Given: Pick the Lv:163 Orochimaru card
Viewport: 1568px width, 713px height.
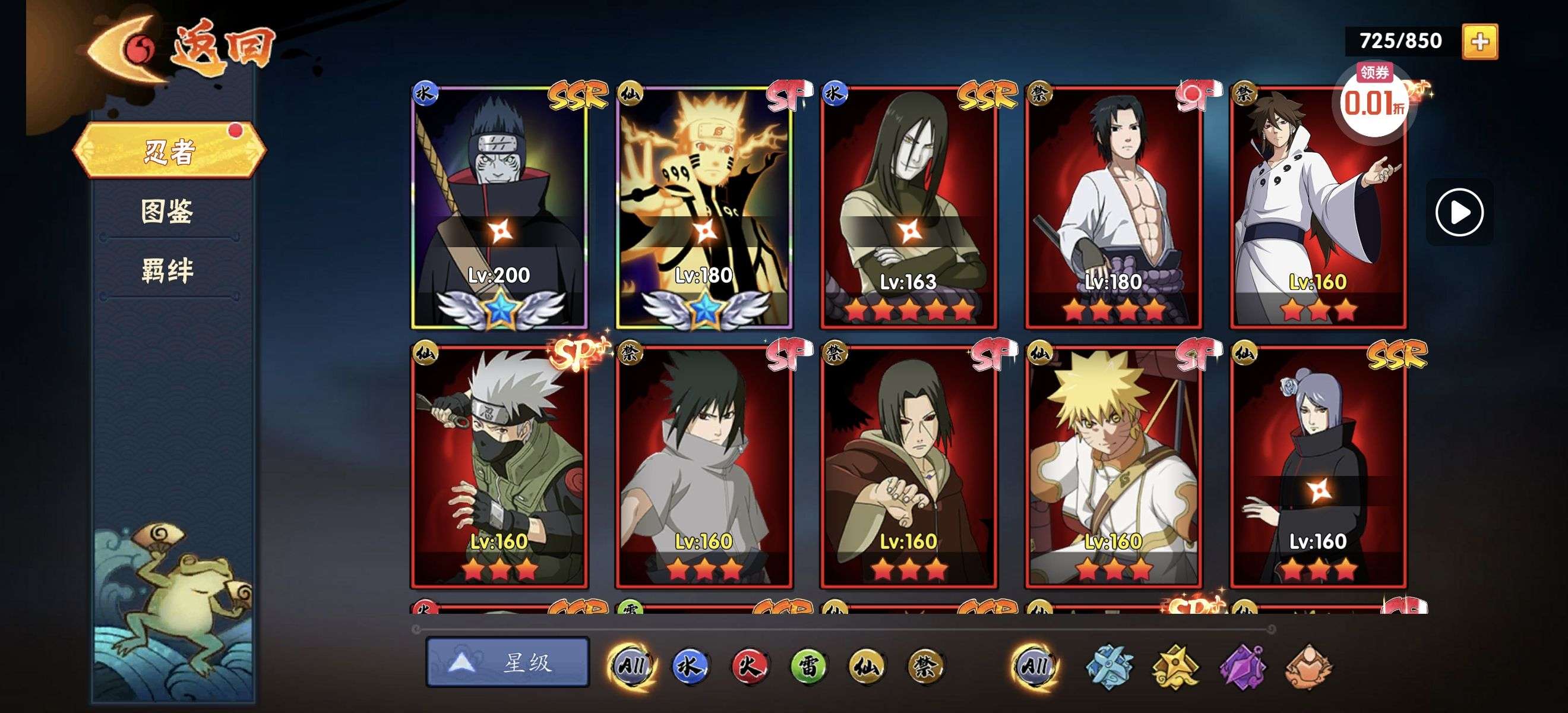Looking at the screenshot, I should click(x=909, y=207).
